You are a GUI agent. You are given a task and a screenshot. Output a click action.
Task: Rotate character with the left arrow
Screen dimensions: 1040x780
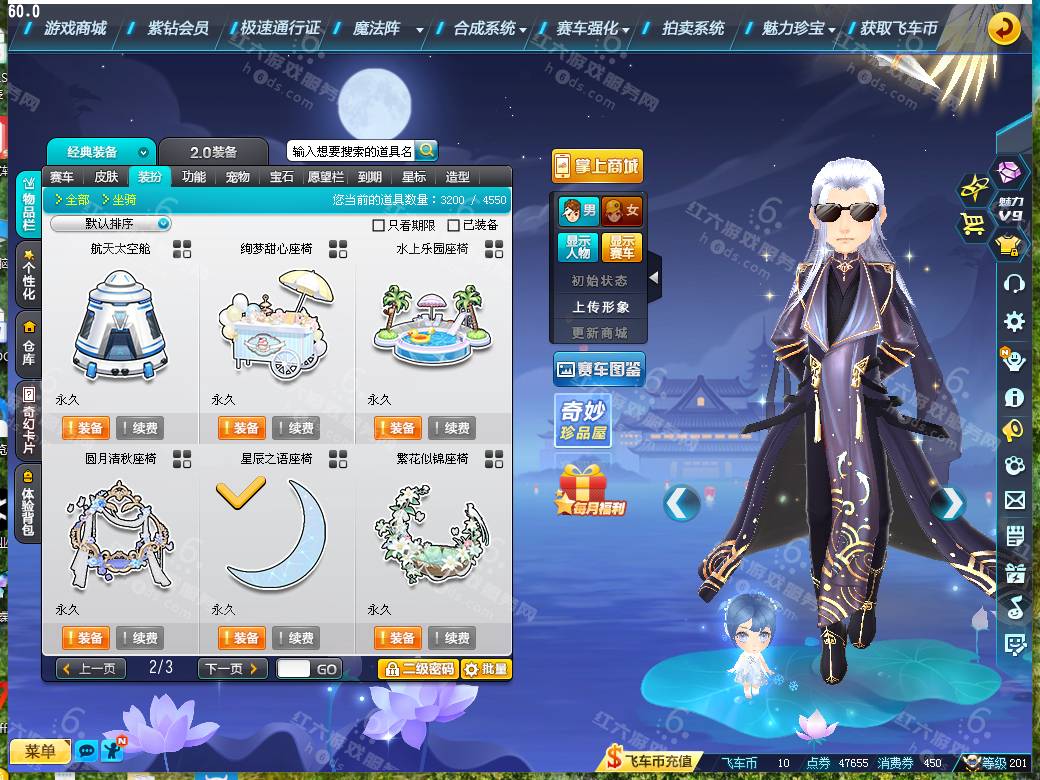681,503
